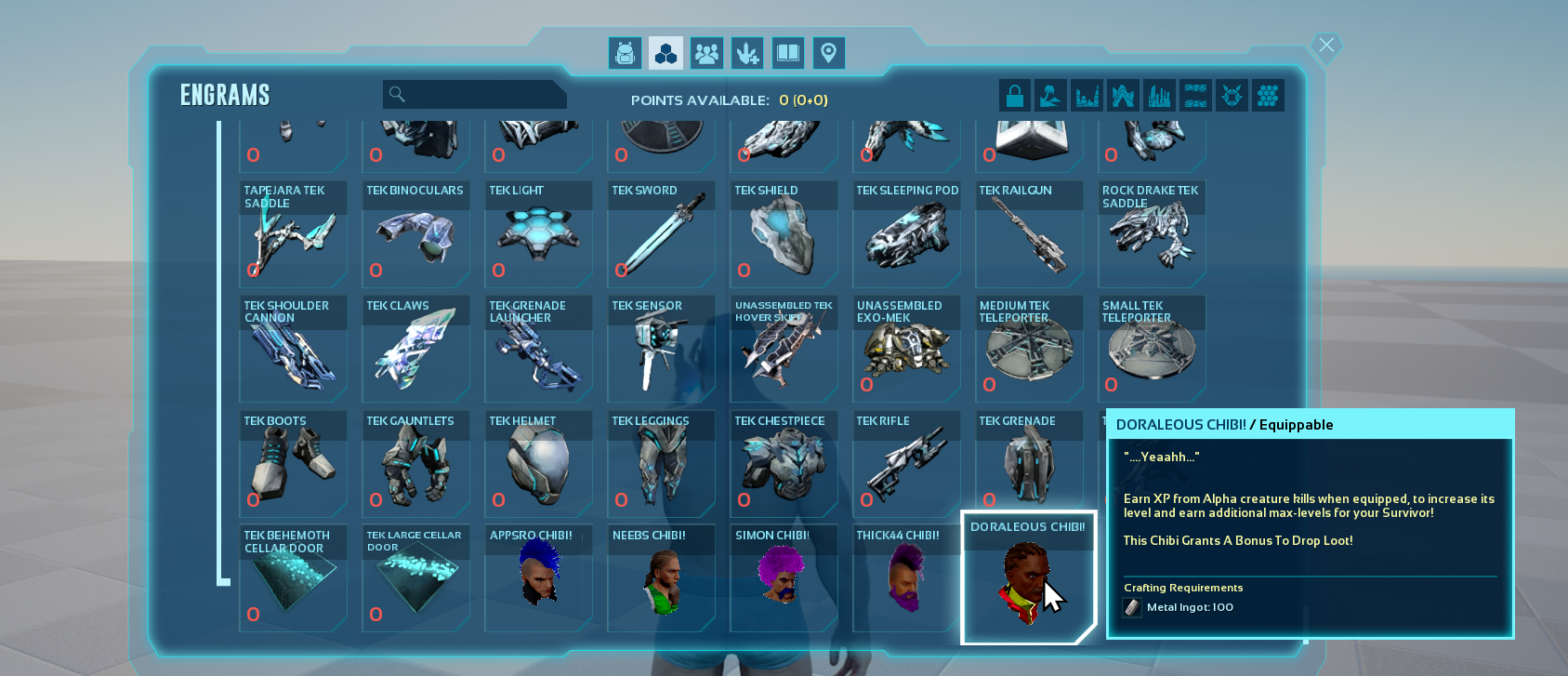Select the Medium Tek Teleporter engram
1568x676 pixels.
[x=1028, y=350]
